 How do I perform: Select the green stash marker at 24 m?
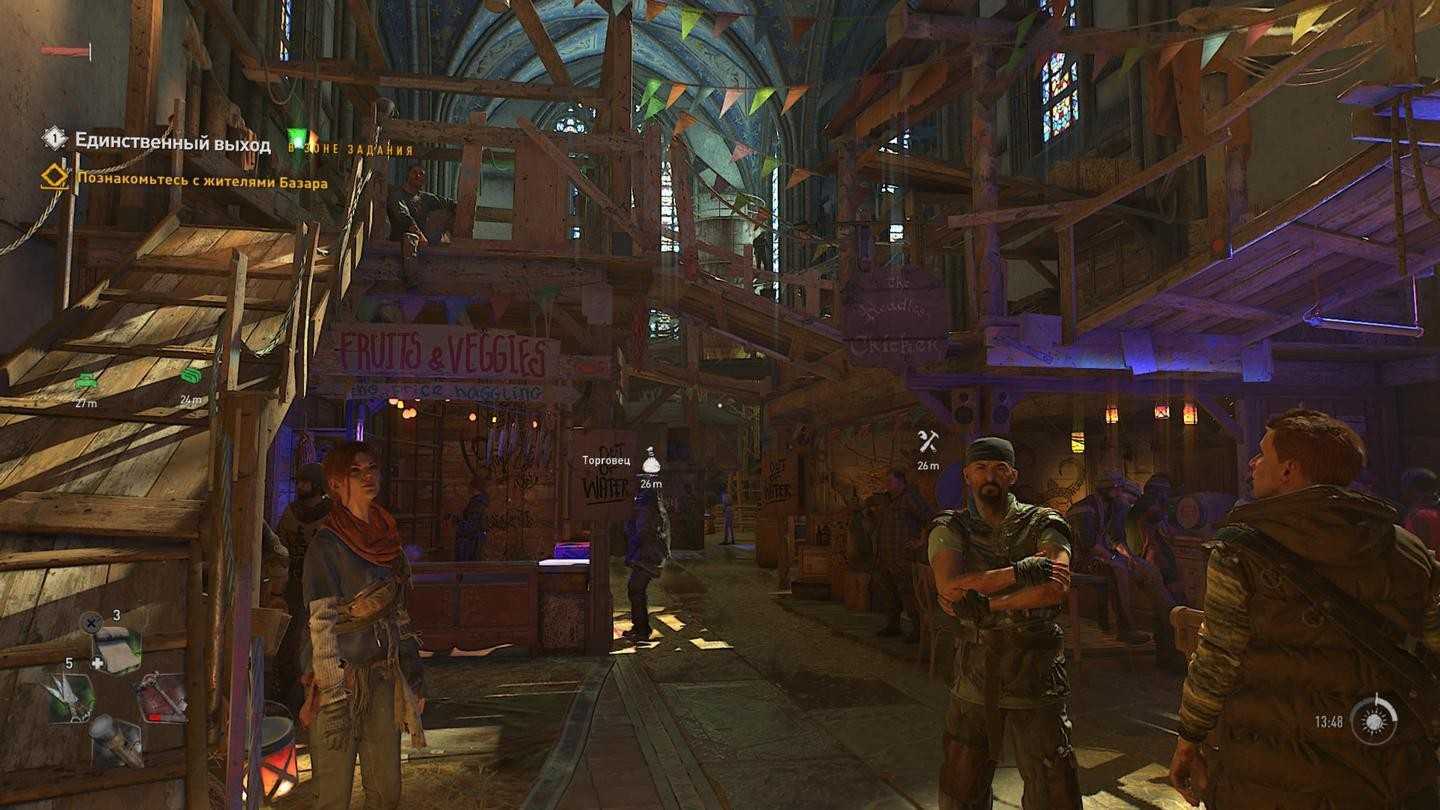pos(191,376)
